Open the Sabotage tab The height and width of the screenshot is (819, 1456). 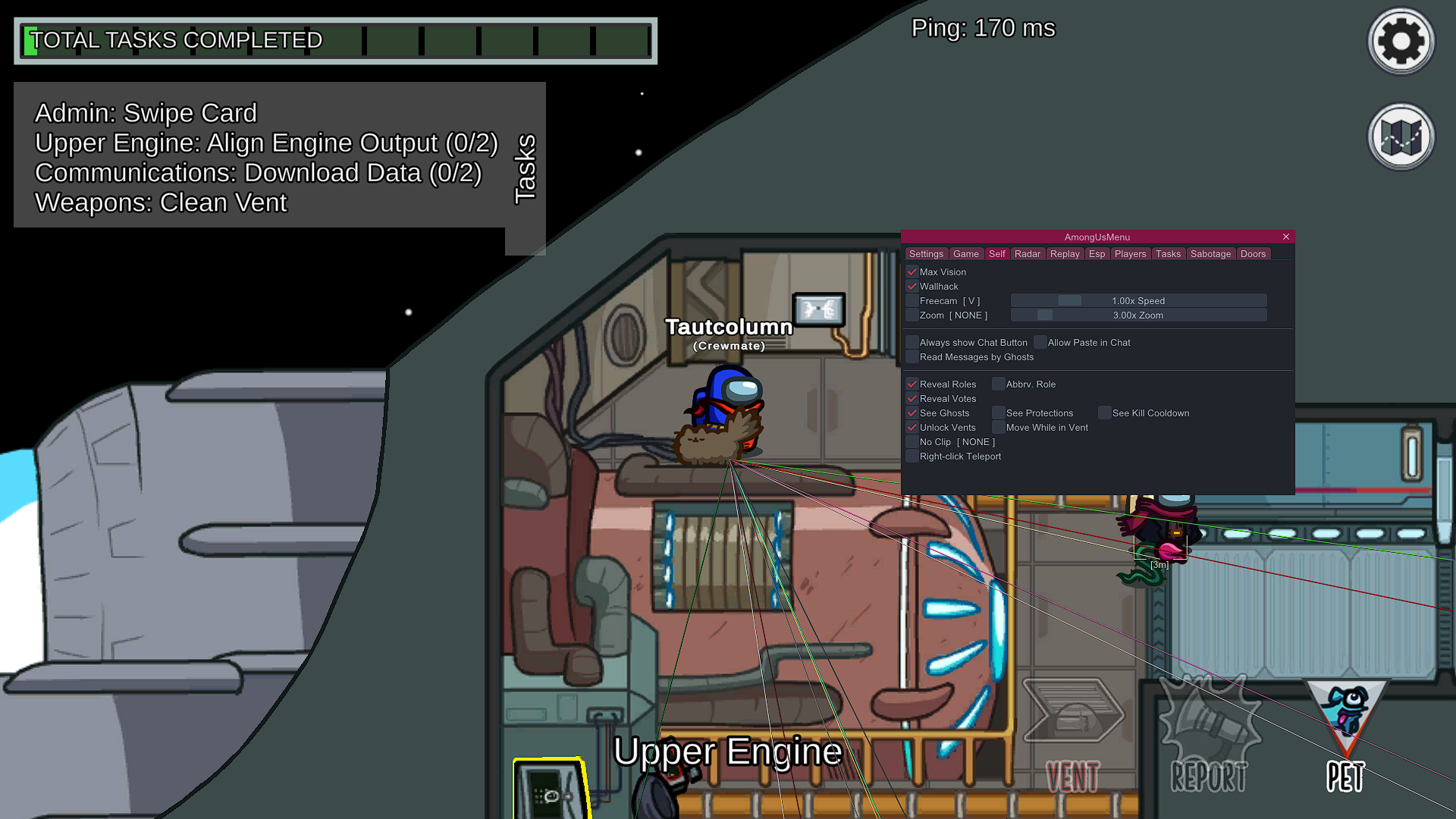pyautogui.click(x=1210, y=254)
